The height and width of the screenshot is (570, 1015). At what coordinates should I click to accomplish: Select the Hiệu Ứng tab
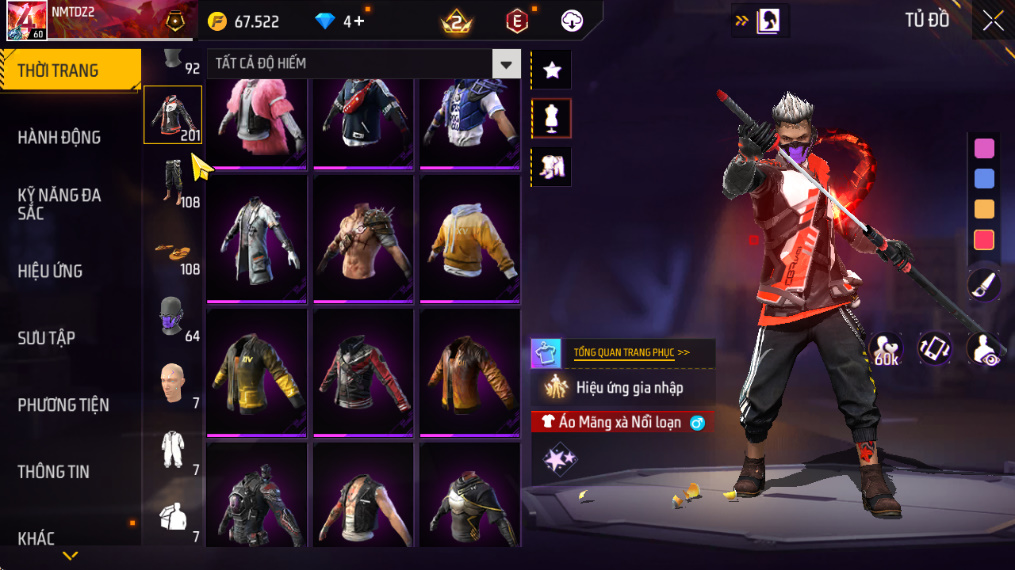click(50, 271)
